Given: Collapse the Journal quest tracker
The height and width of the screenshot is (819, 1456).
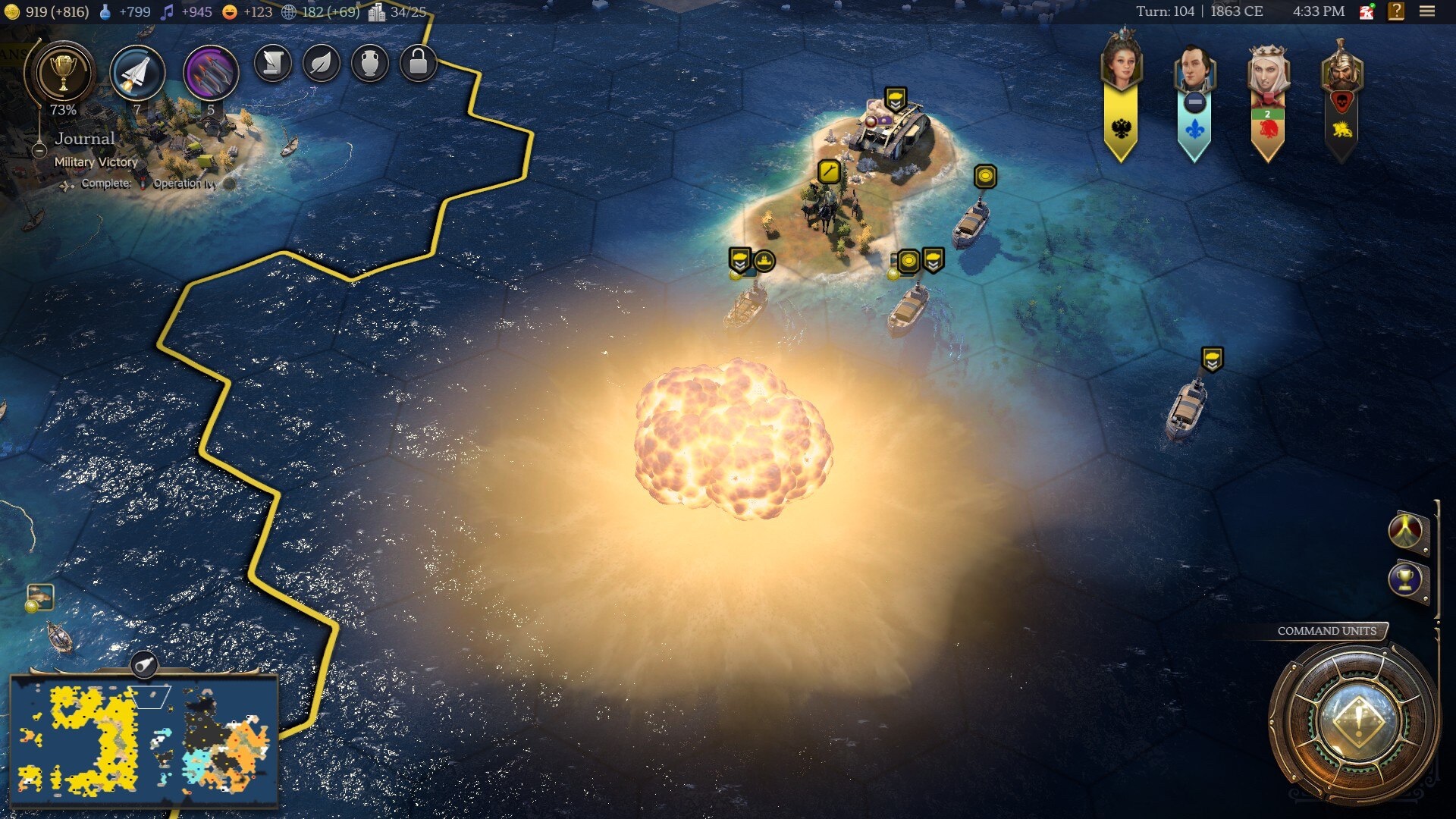Looking at the screenshot, I should pyautogui.click(x=39, y=150).
